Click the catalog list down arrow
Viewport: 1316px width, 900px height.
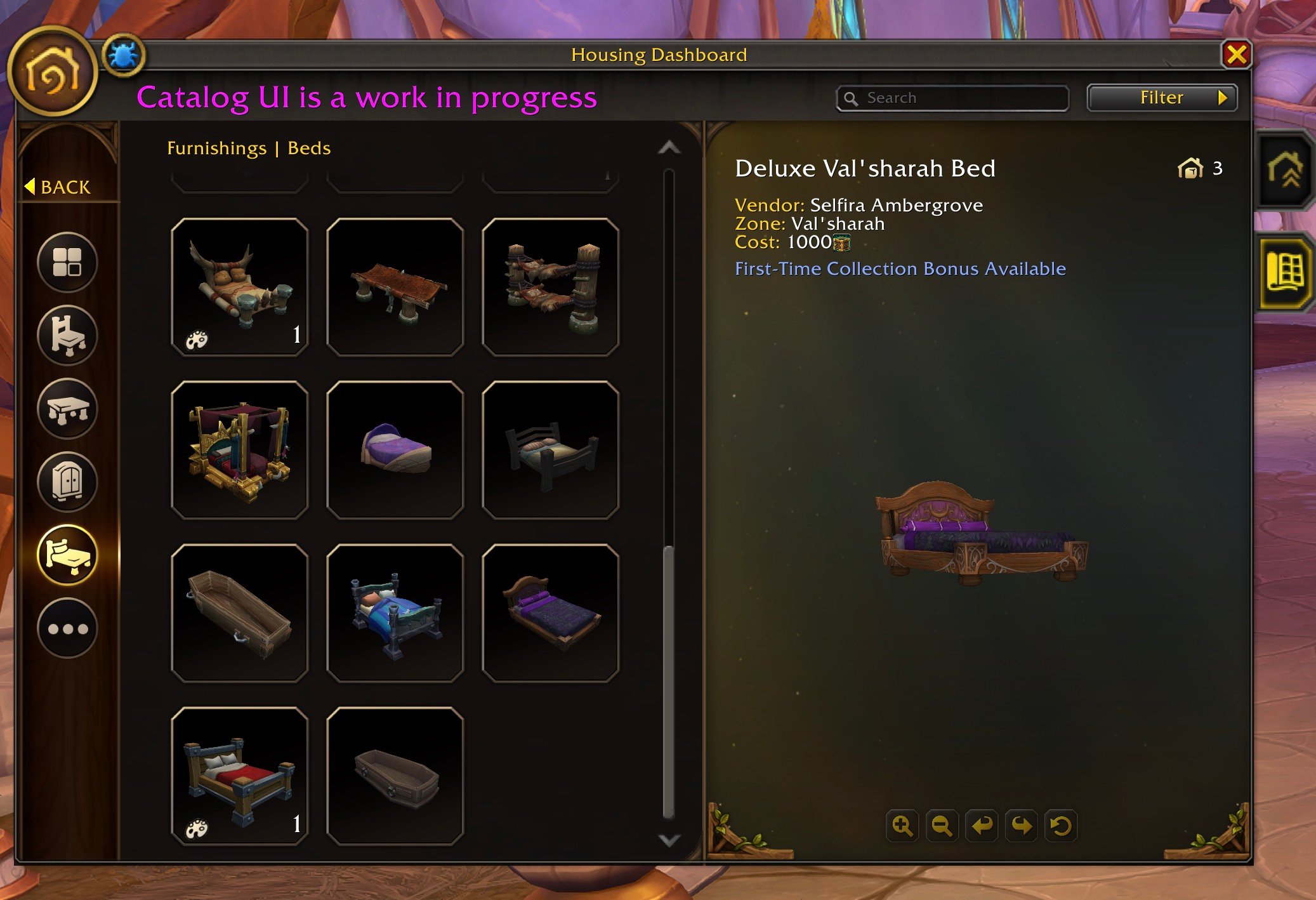click(669, 840)
